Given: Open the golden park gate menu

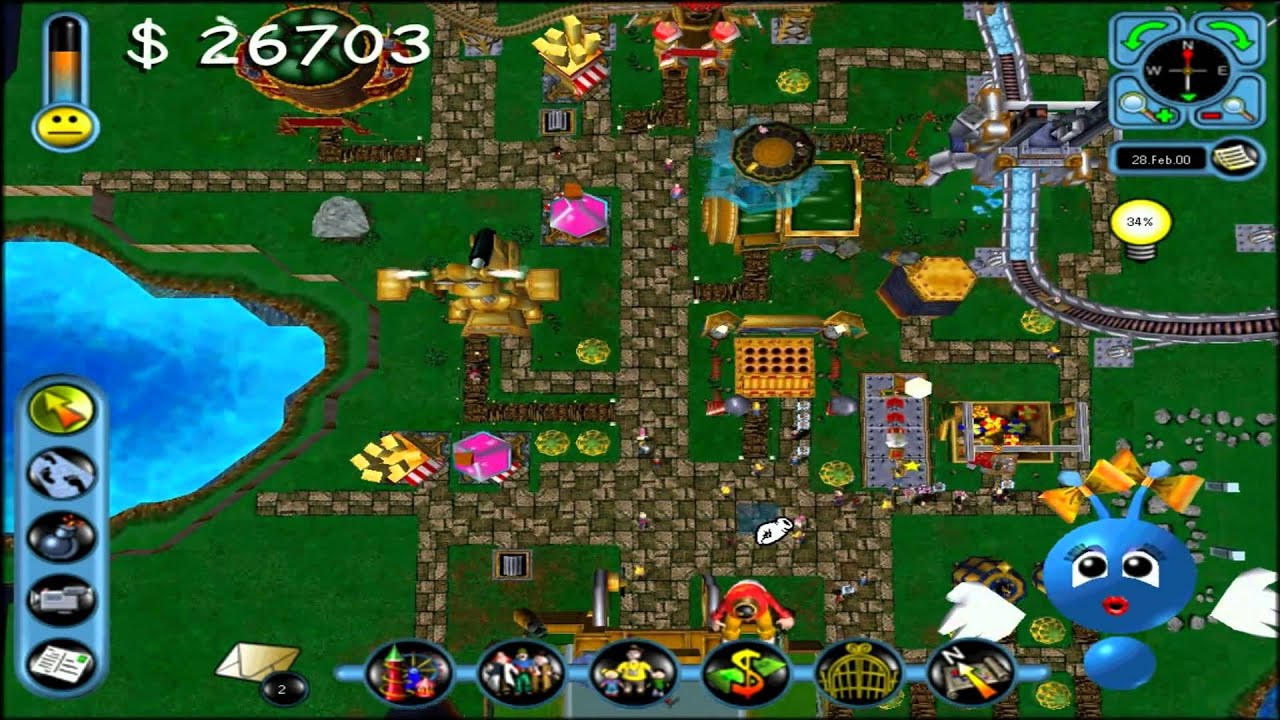Looking at the screenshot, I should point(856,673).
